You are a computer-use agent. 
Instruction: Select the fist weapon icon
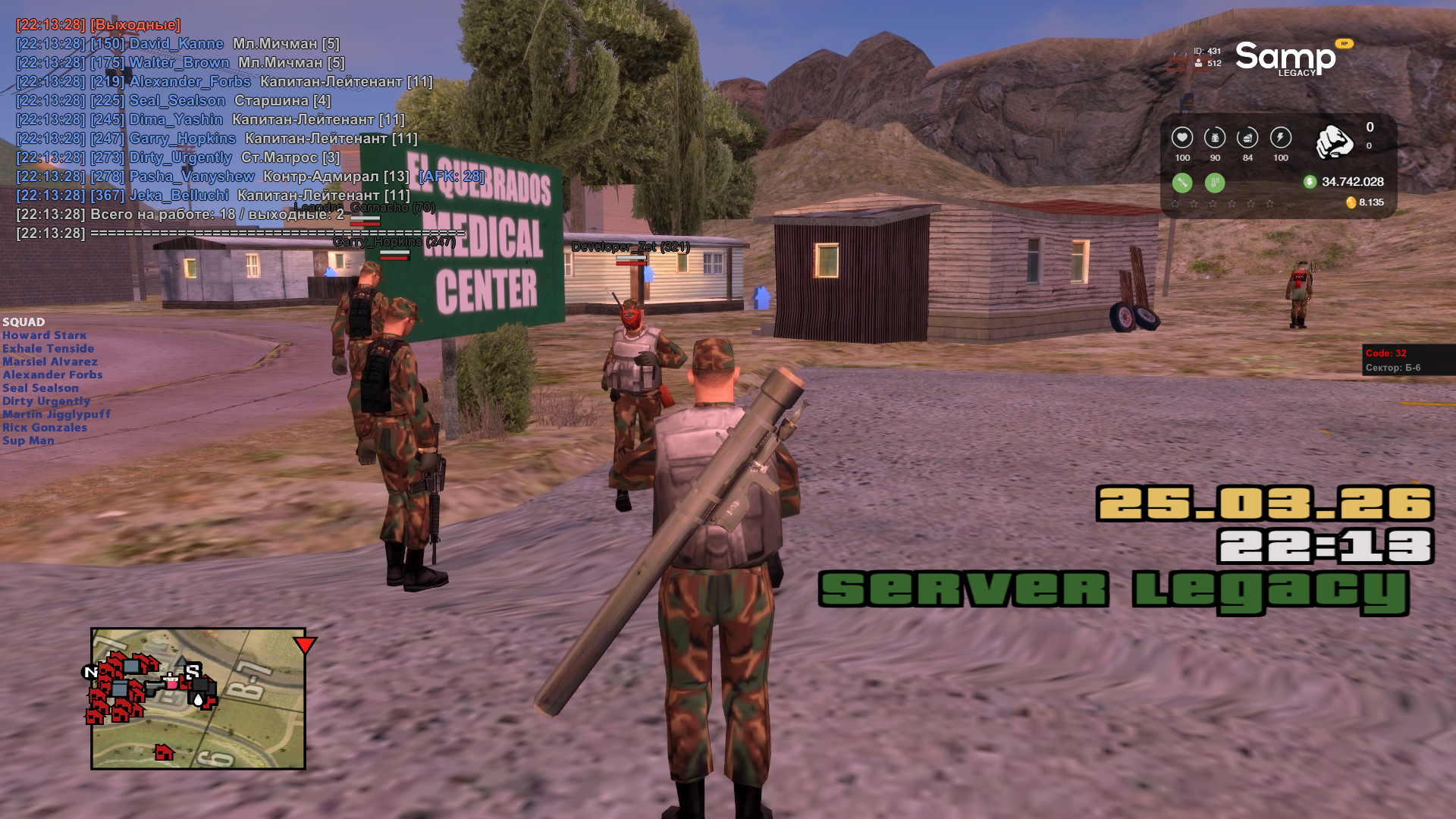click(x=1334, y=141)
